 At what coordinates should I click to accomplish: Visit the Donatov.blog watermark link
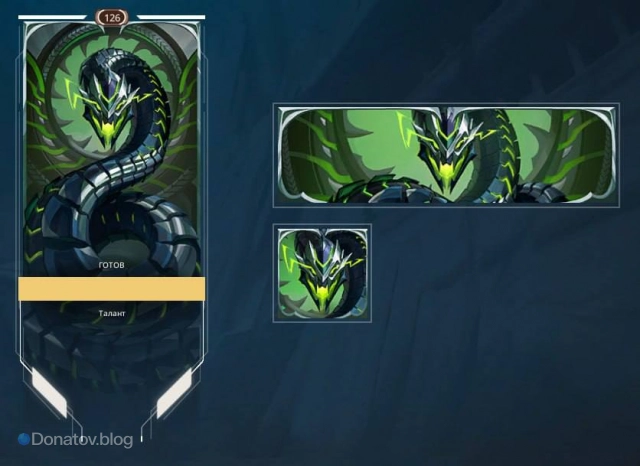[x=74, y=439]
